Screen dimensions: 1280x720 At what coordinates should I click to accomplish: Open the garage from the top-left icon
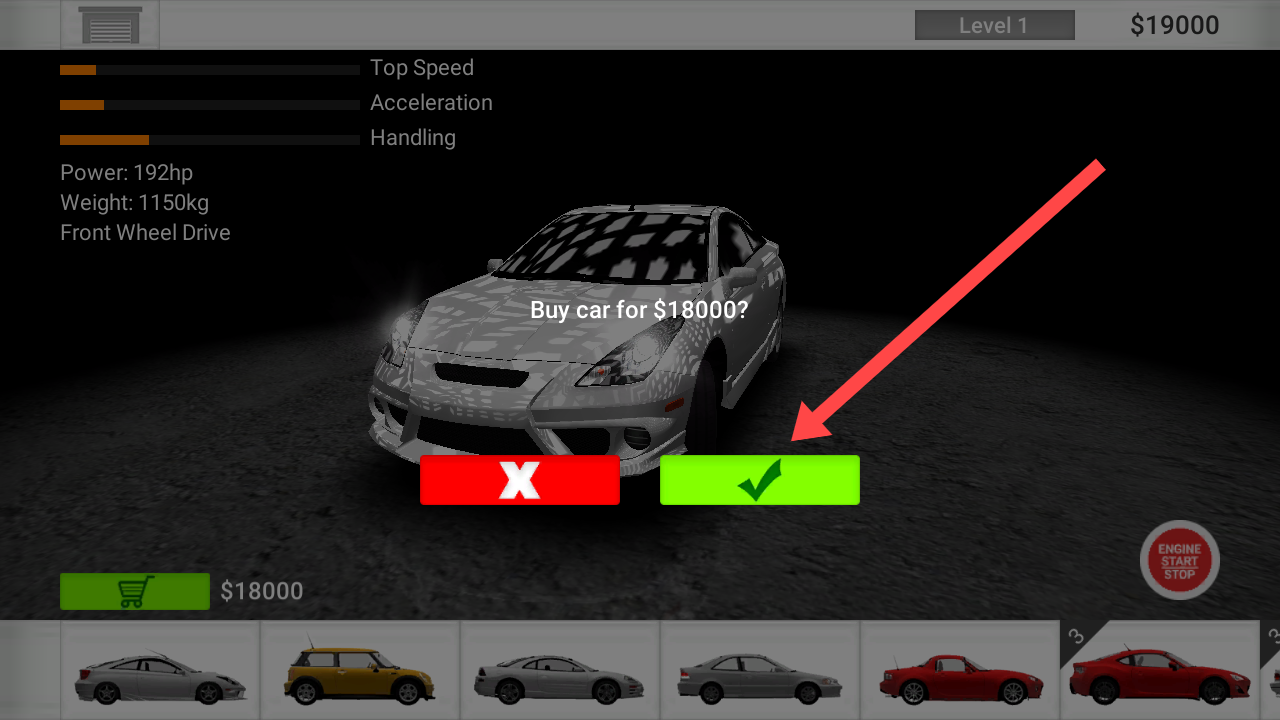click(110, 26)
